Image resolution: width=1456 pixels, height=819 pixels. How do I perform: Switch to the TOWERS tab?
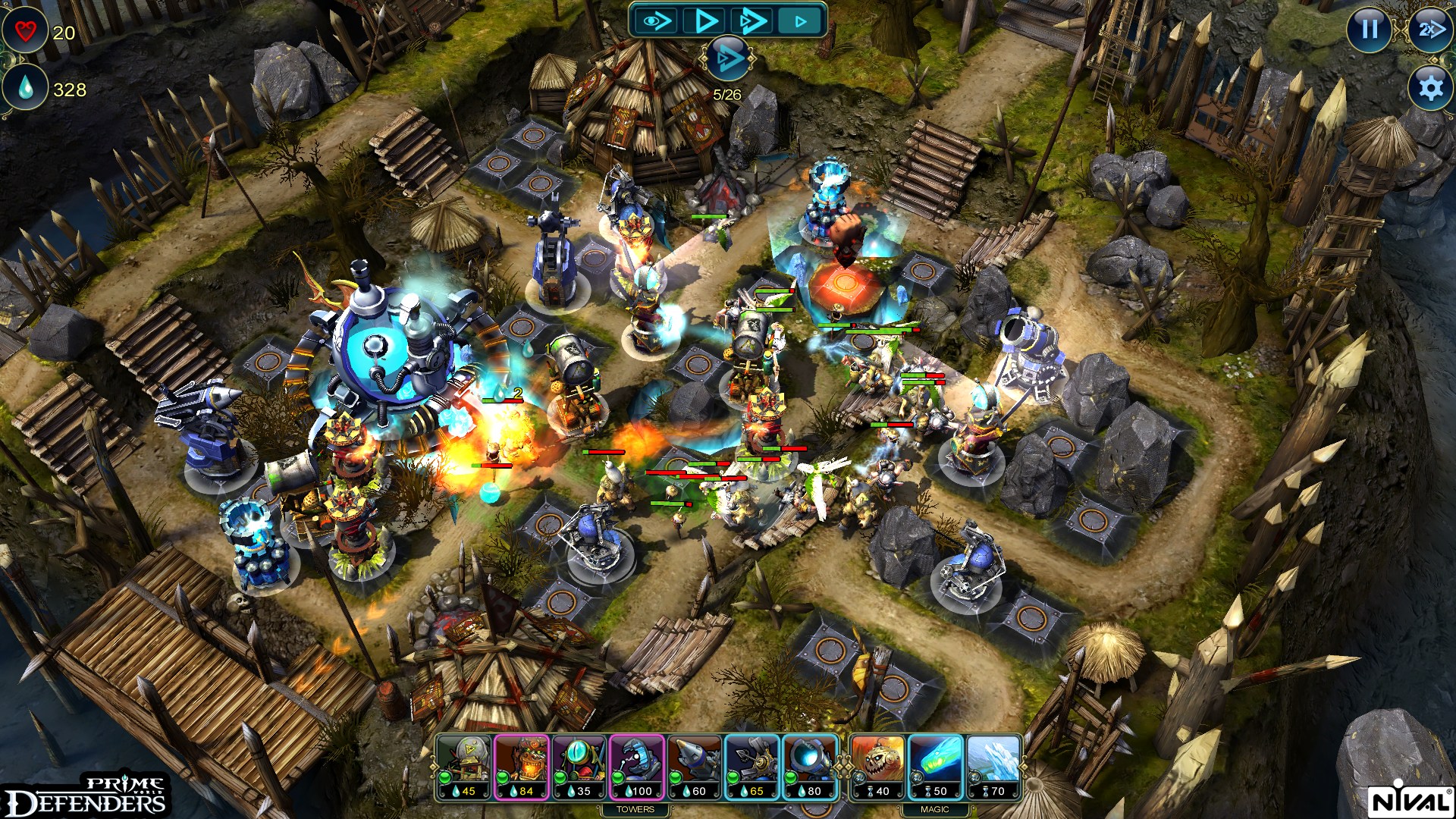coord(635,810)
